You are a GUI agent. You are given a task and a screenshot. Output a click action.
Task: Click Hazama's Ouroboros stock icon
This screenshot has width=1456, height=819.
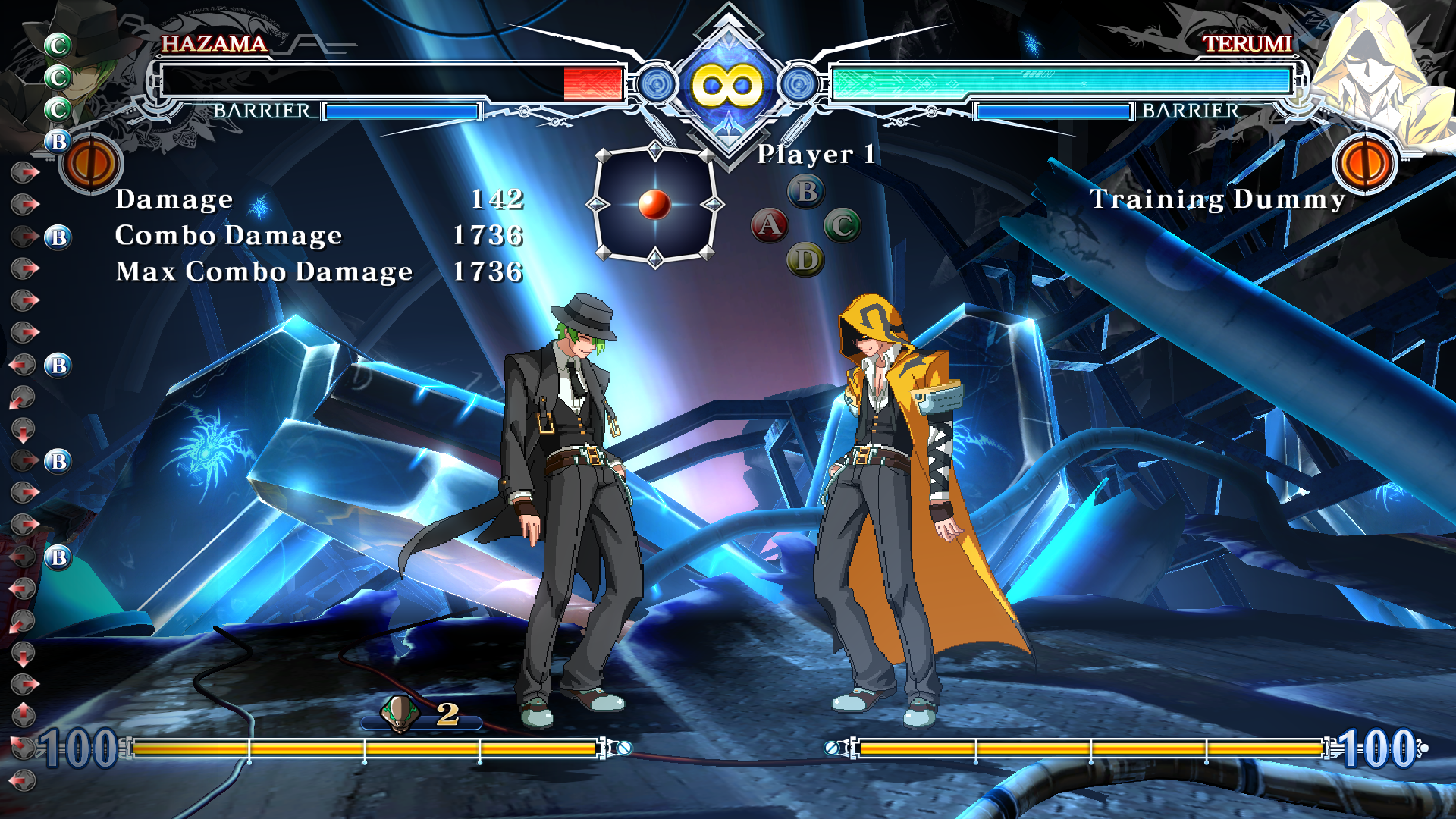click(x=400, y=714)
